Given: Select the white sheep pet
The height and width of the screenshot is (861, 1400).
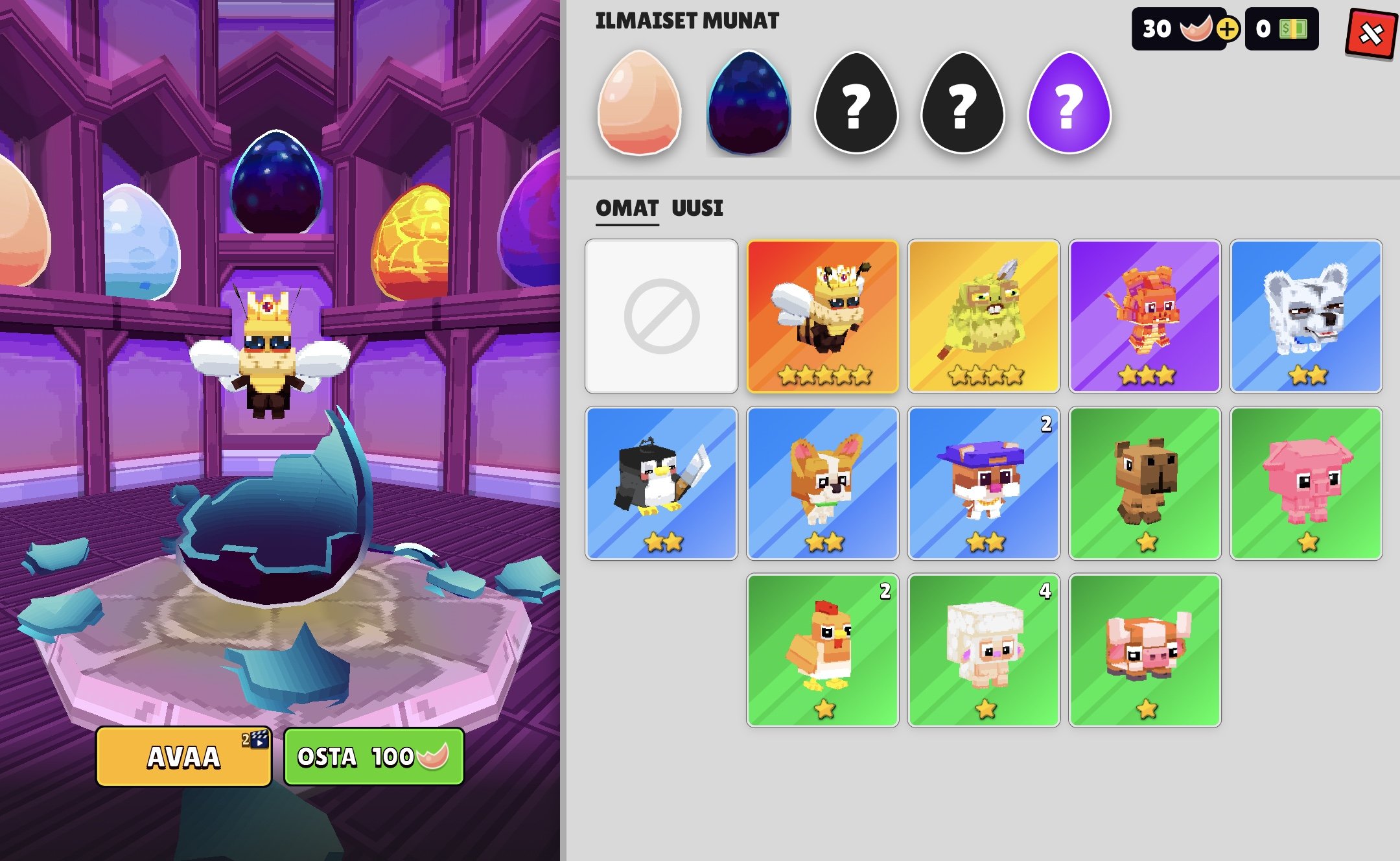Looking at the screenshot, I should pos(984,650).
